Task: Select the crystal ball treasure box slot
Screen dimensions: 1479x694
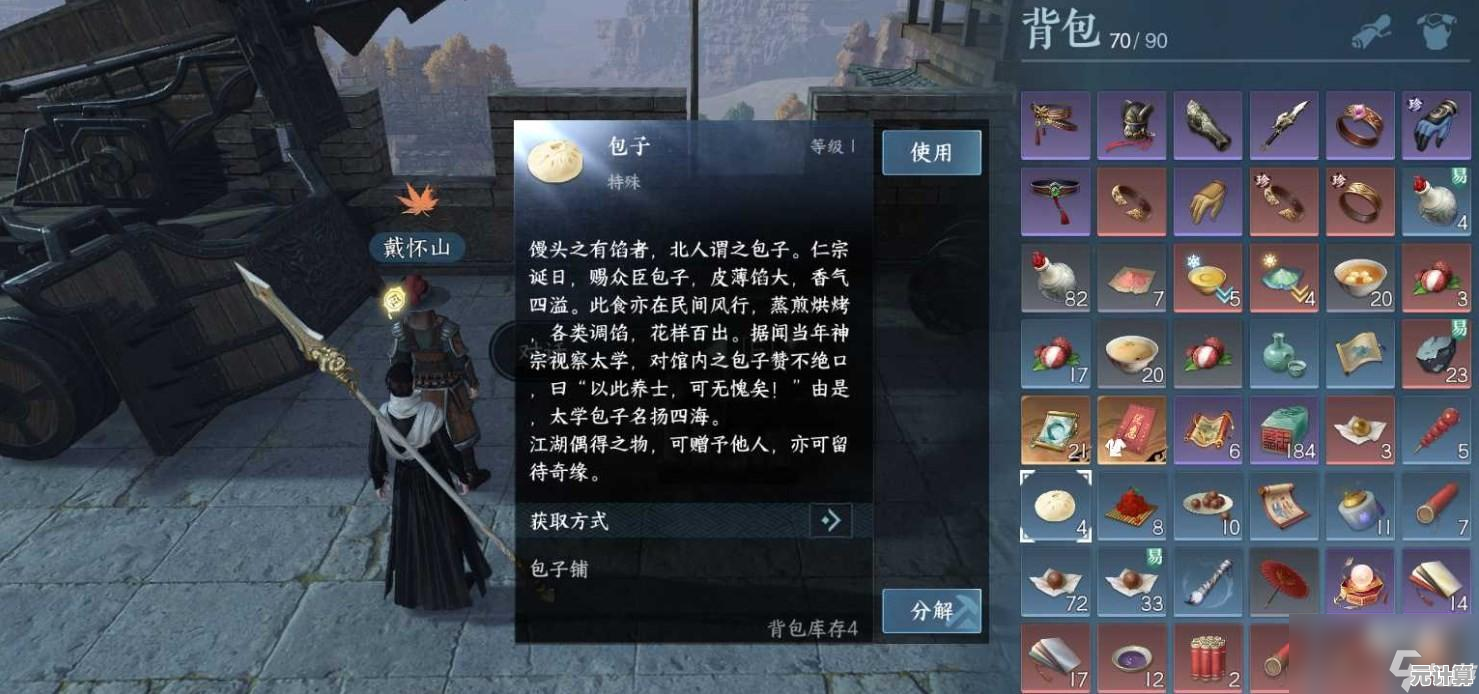Action: pos(1359,582)
